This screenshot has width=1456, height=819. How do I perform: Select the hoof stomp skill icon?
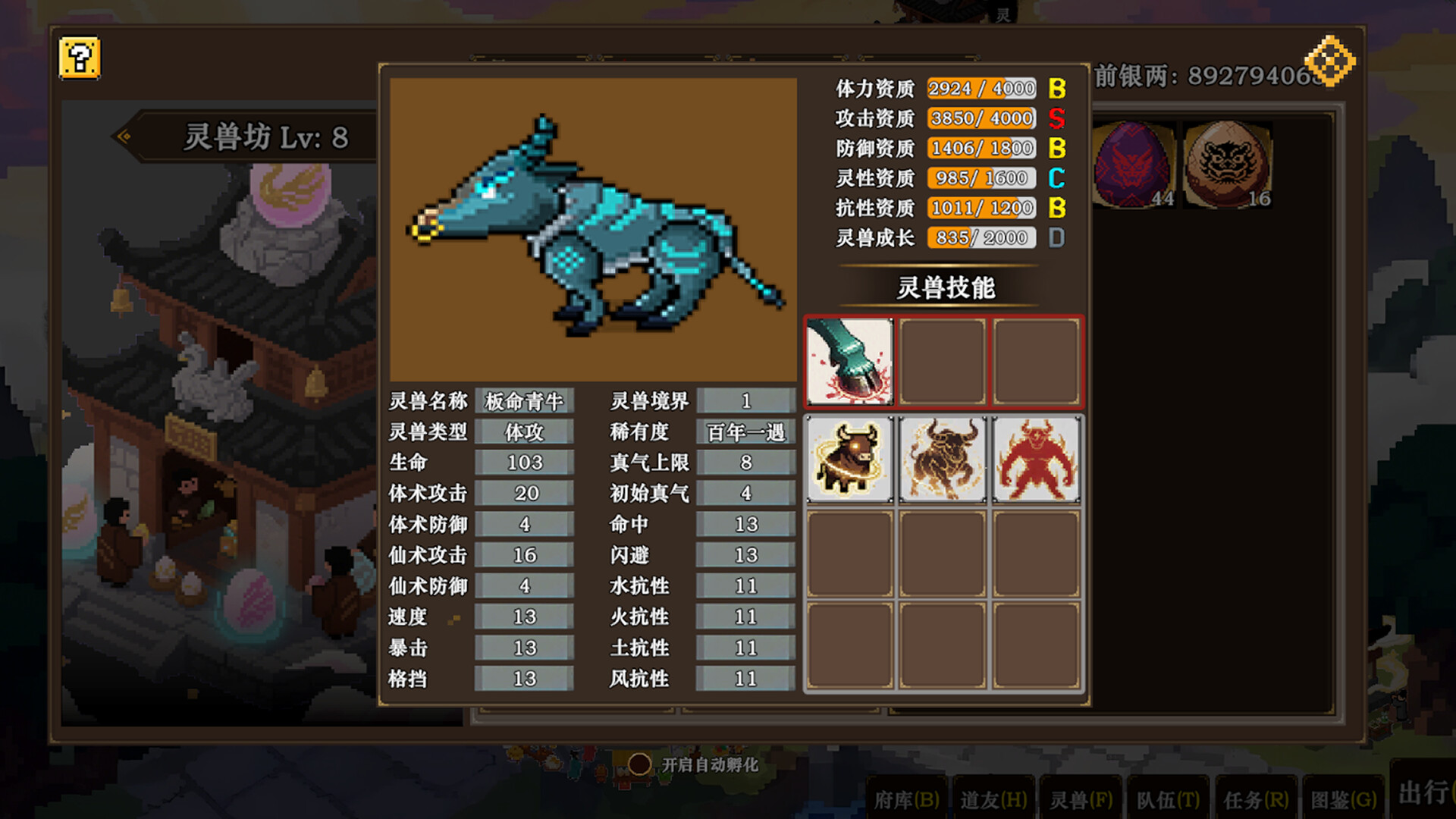849,362
